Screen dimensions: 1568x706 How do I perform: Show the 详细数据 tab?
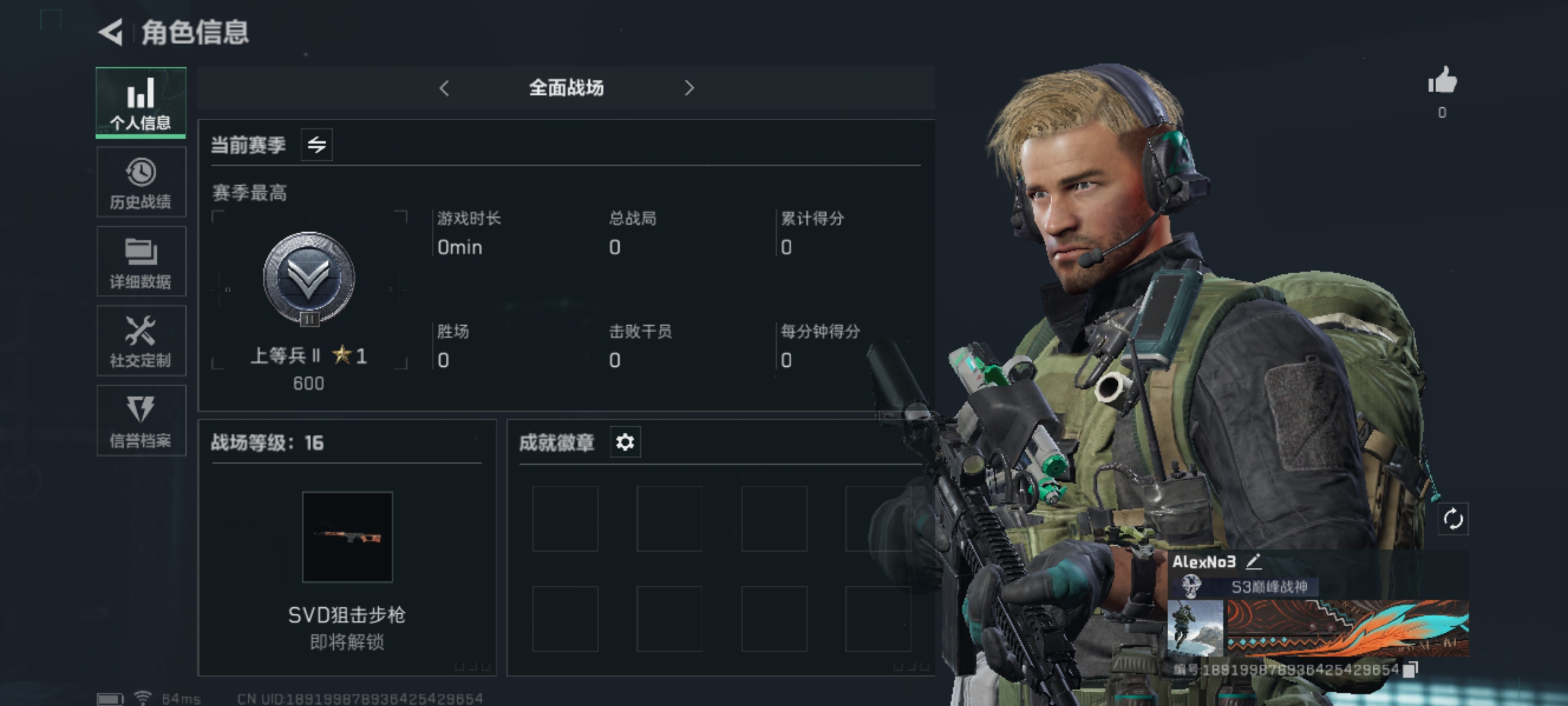(x=140, y=262)
